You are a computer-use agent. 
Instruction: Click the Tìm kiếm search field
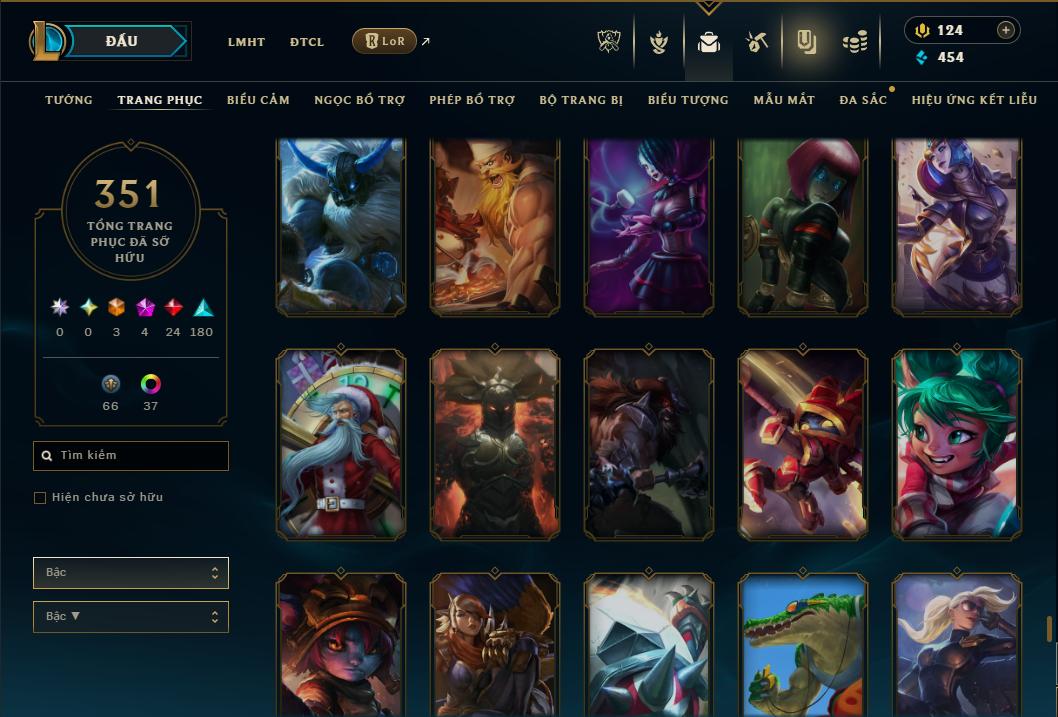pos(131,456)
